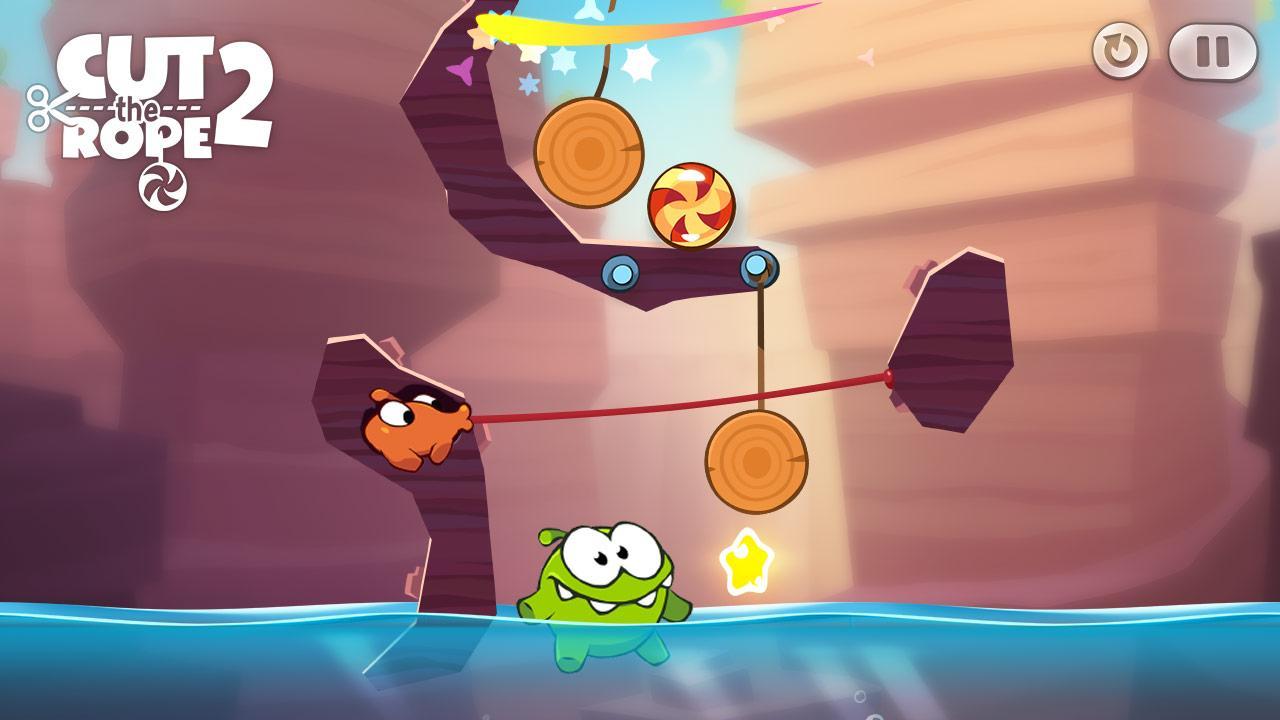
Task: Click the left blue rope anchor pin
Action: [x=622, y=270]
